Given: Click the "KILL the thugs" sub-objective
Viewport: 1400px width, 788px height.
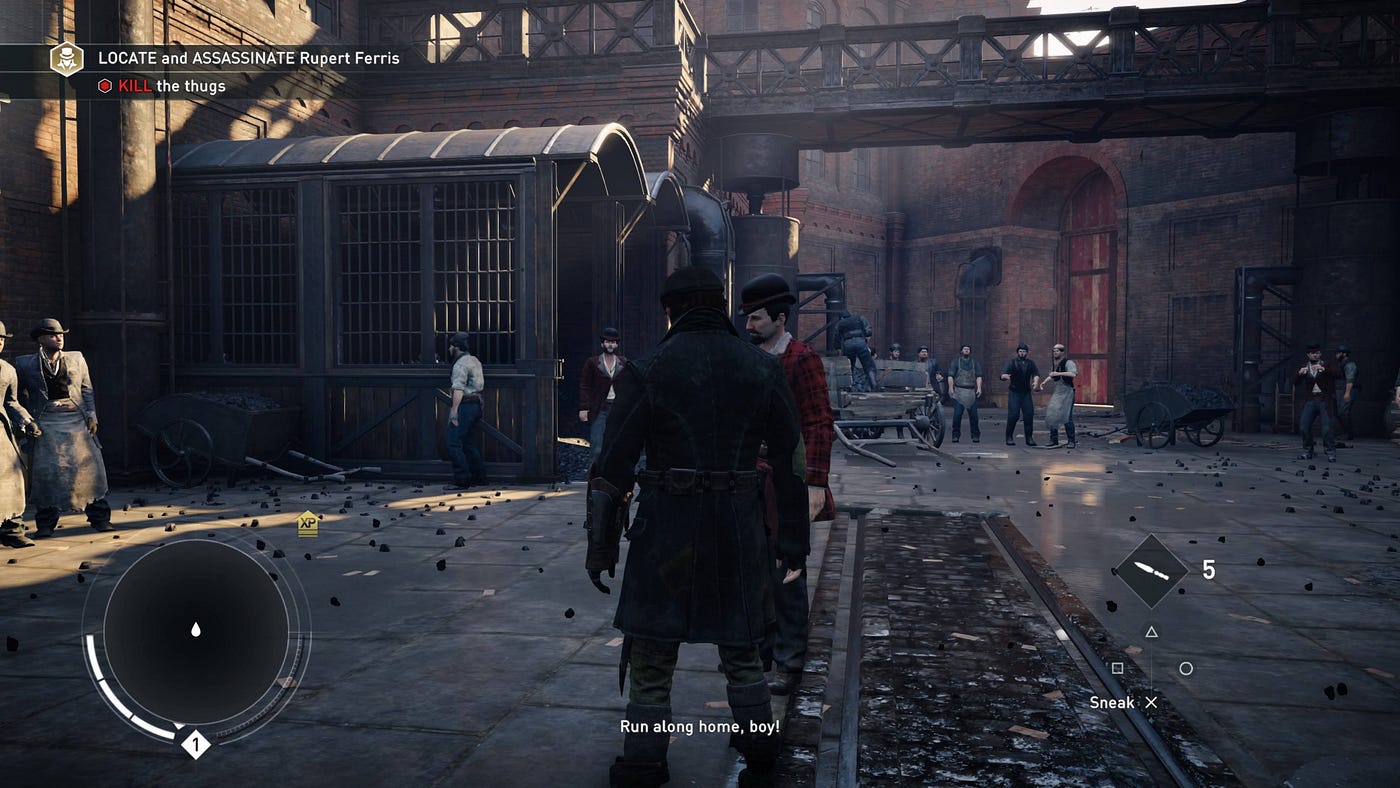Looking at the screenshot, I should tap(162, 86).
